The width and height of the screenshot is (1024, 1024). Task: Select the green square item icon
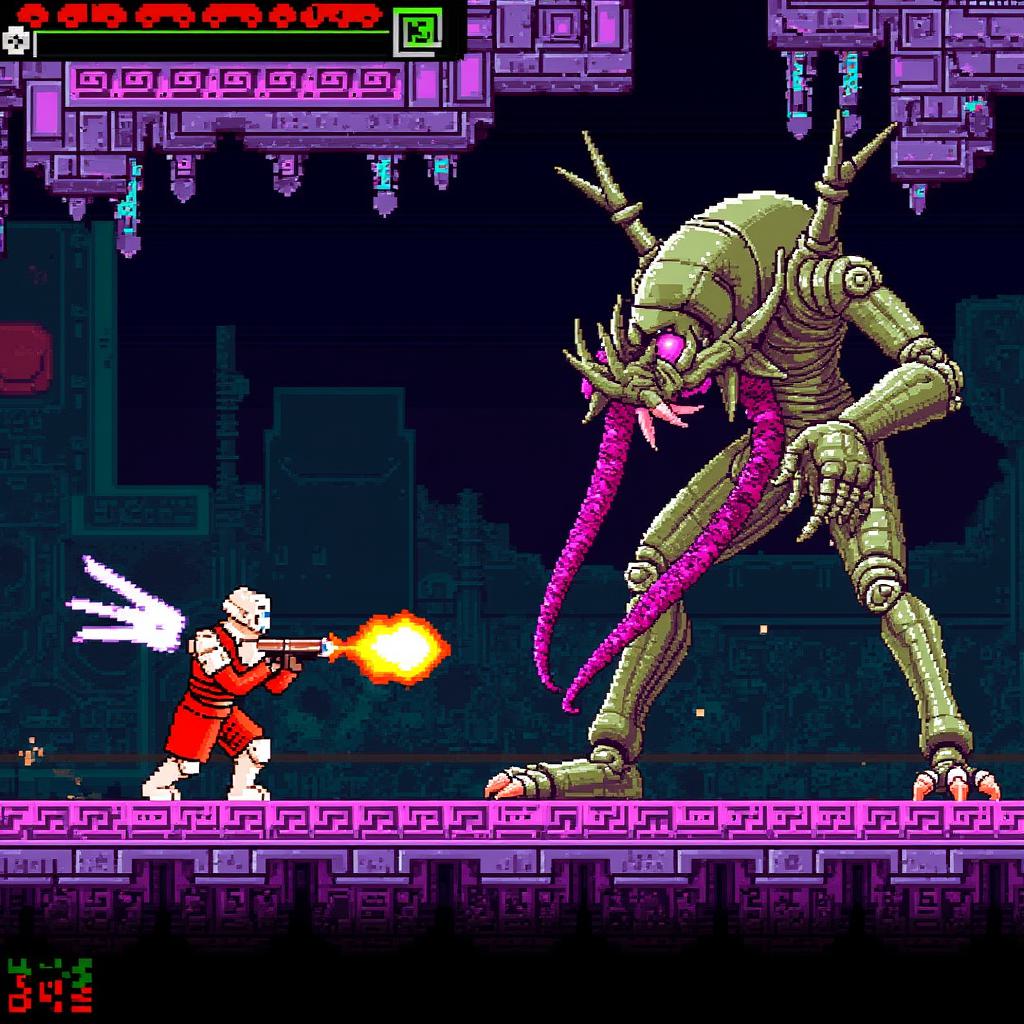coord(418,32)
